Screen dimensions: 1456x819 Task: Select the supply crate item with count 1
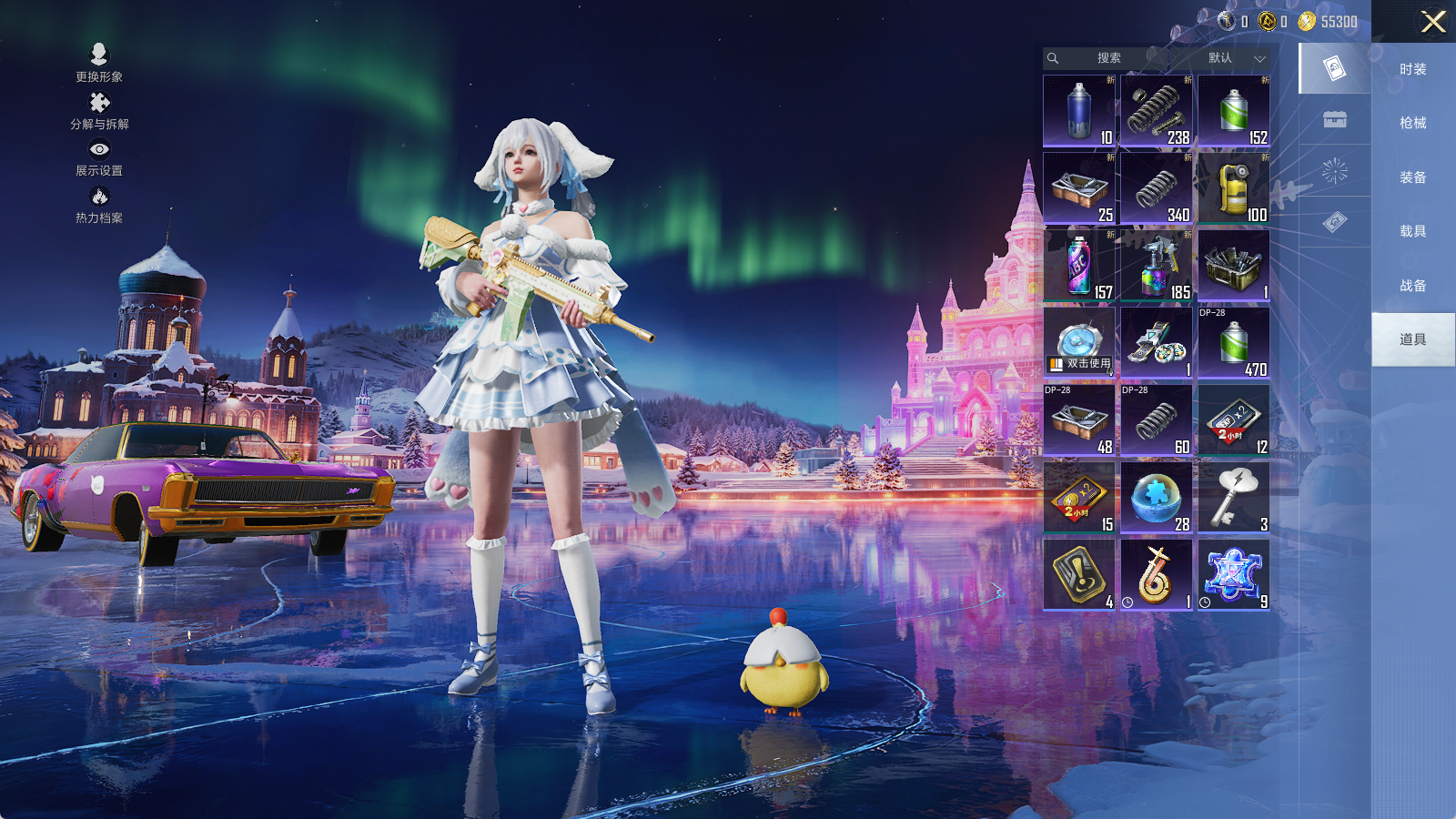(1234, 266)
